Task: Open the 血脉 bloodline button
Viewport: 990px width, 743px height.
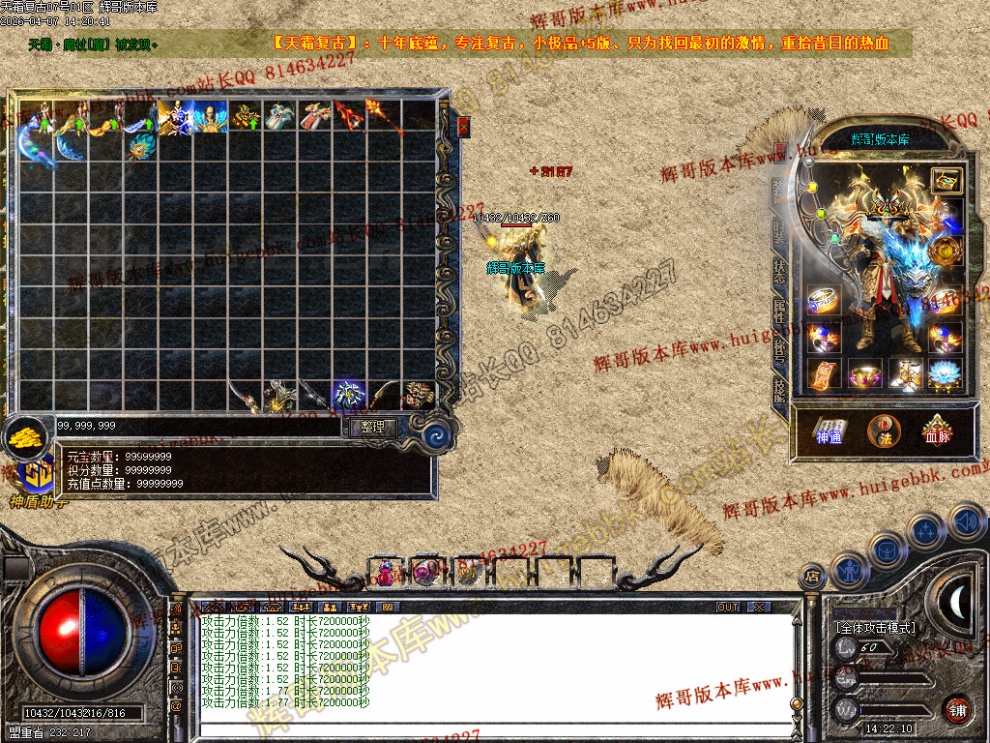Action: 937,430
